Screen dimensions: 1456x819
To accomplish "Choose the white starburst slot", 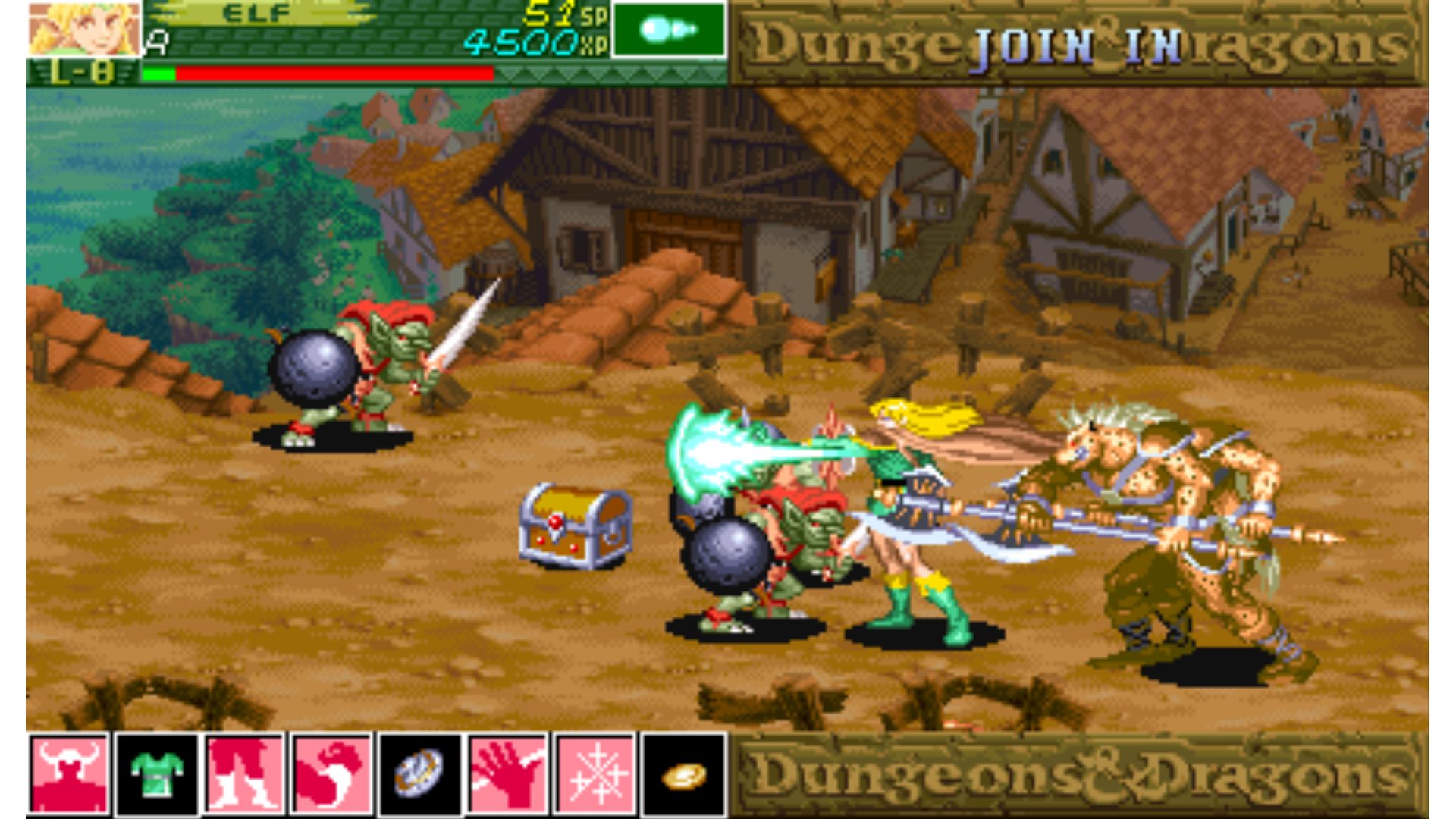I will (x=595, y=774).
